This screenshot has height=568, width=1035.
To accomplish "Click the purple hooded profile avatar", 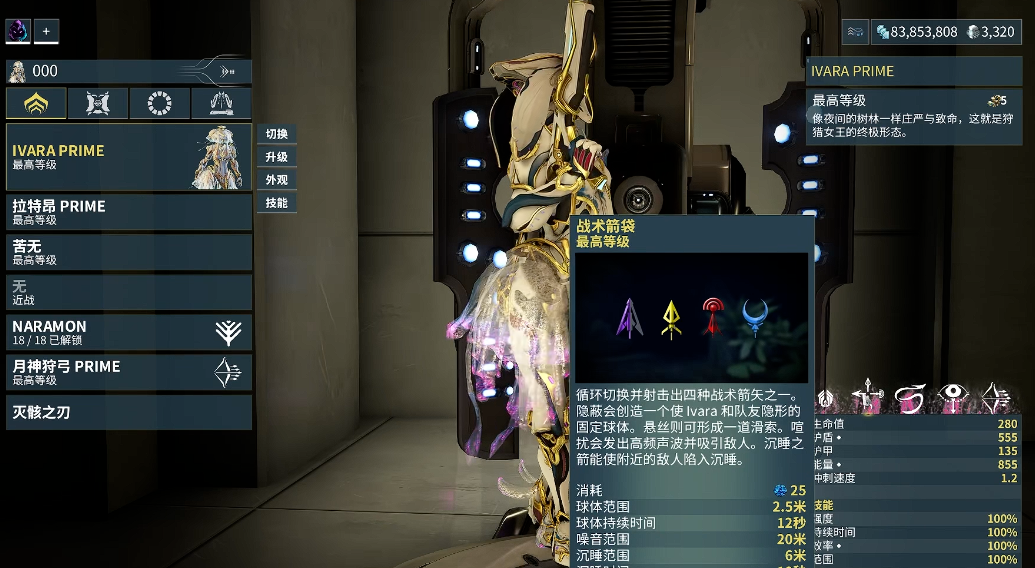I will pos(18,31).
